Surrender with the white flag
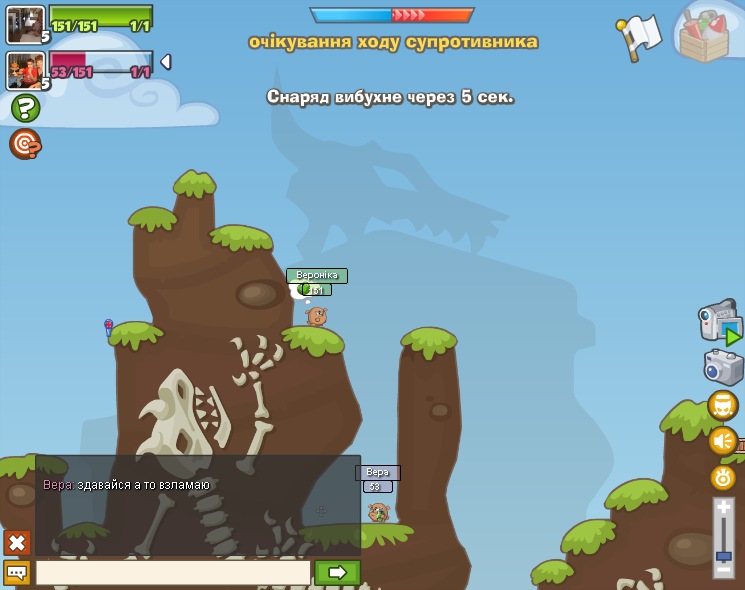 [x=640, y=37]
